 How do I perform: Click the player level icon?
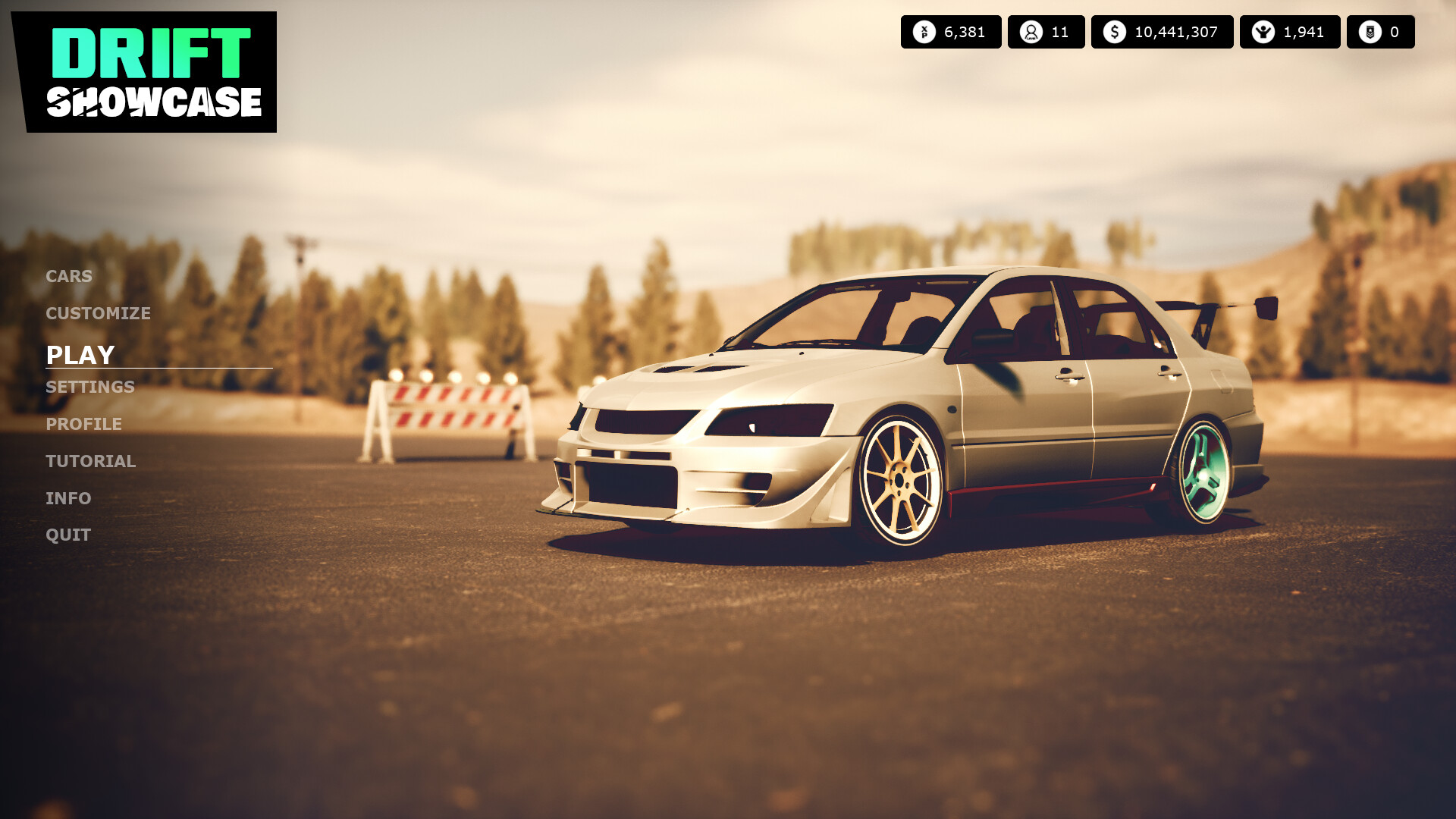[x=1031, y=32]
